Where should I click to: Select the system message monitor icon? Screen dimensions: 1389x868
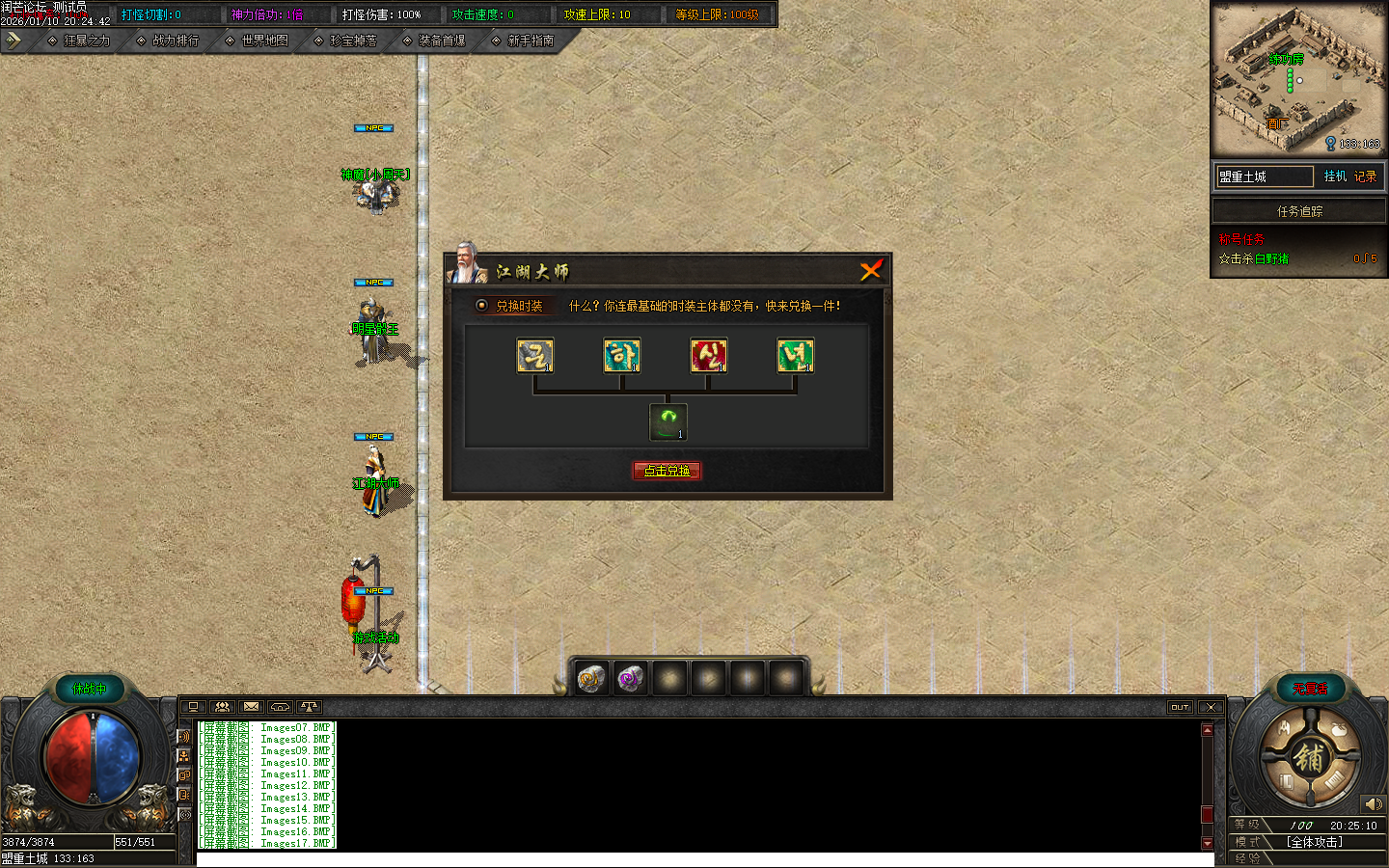tap(193, 707)
